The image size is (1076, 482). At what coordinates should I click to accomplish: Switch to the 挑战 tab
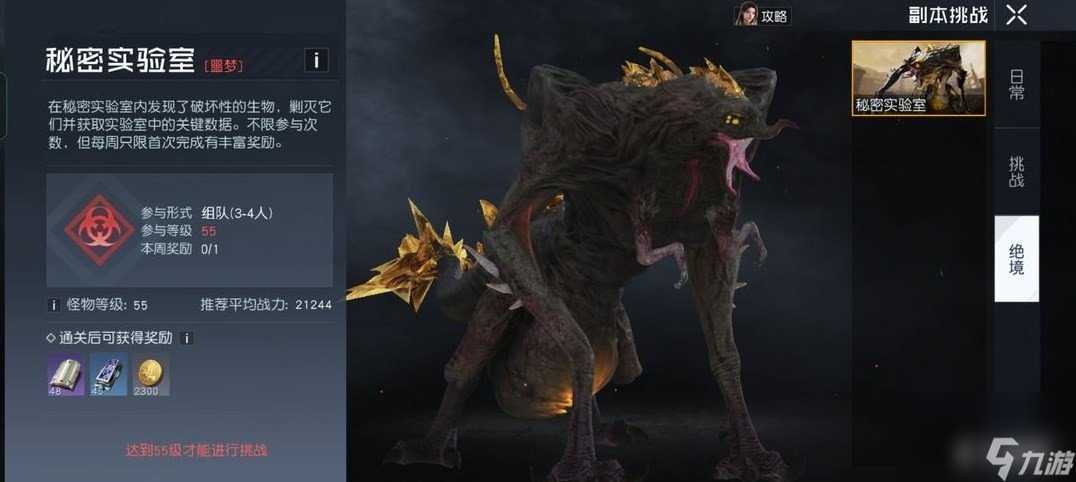1016,172
